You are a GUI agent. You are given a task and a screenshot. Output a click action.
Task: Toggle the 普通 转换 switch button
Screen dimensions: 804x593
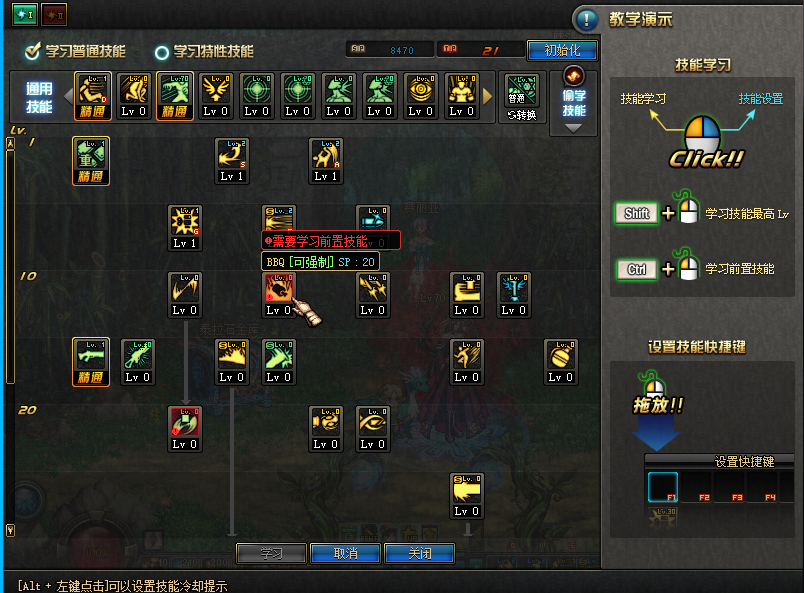click(x=523, y=97)
